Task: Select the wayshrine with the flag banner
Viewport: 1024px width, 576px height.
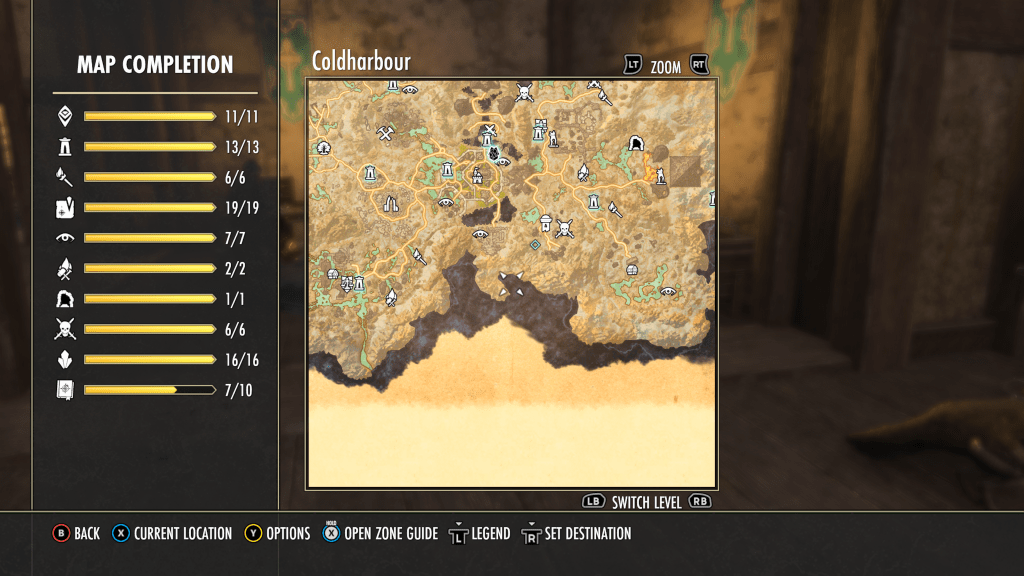Action: click(x=542, y=130)
